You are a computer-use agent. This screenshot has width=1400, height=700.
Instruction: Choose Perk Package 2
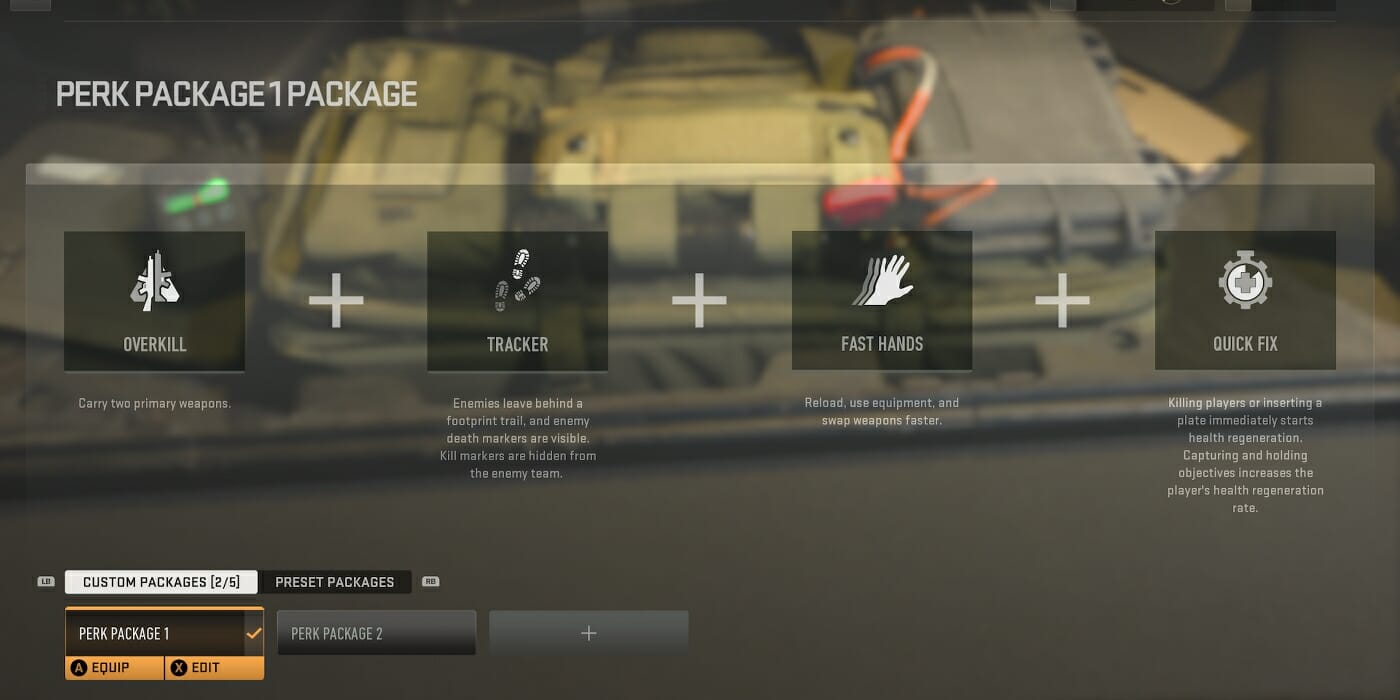pyautogui.click(x=376, y=633)
